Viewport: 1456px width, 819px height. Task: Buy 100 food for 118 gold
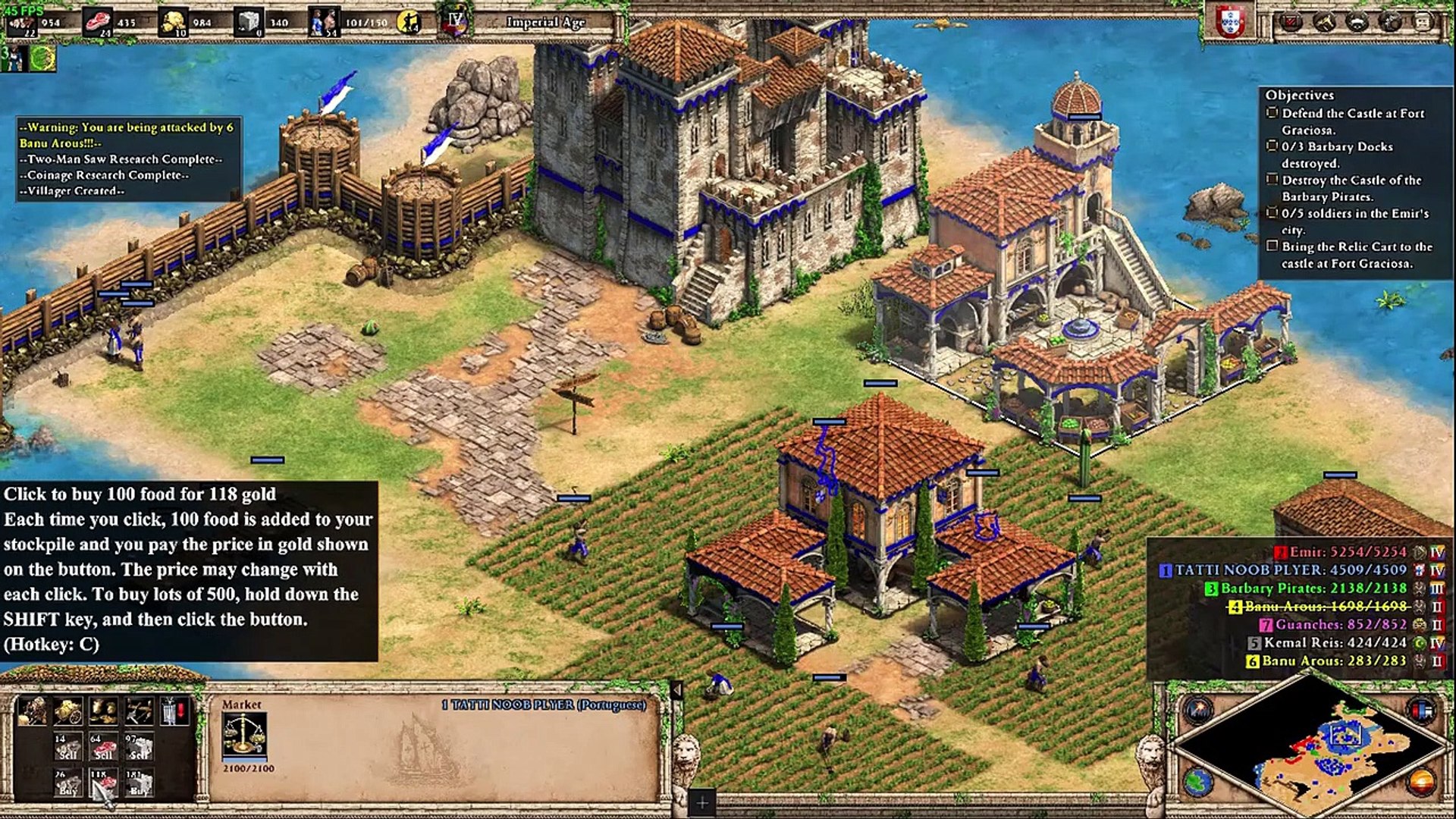tap(102, 783)
